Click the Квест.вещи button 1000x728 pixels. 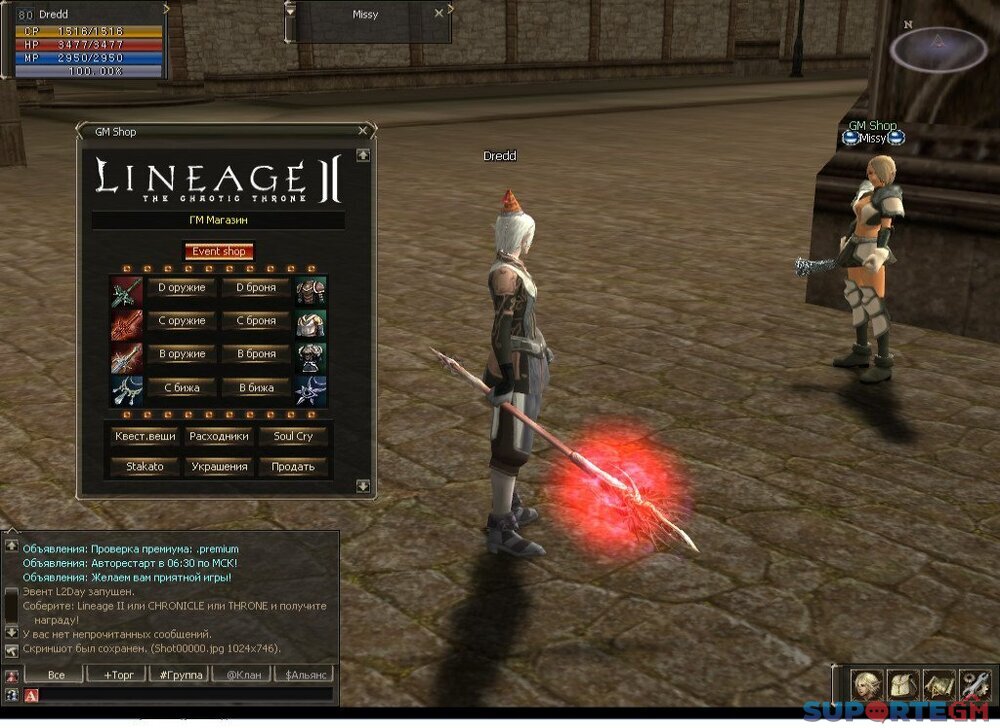point(144,436)
